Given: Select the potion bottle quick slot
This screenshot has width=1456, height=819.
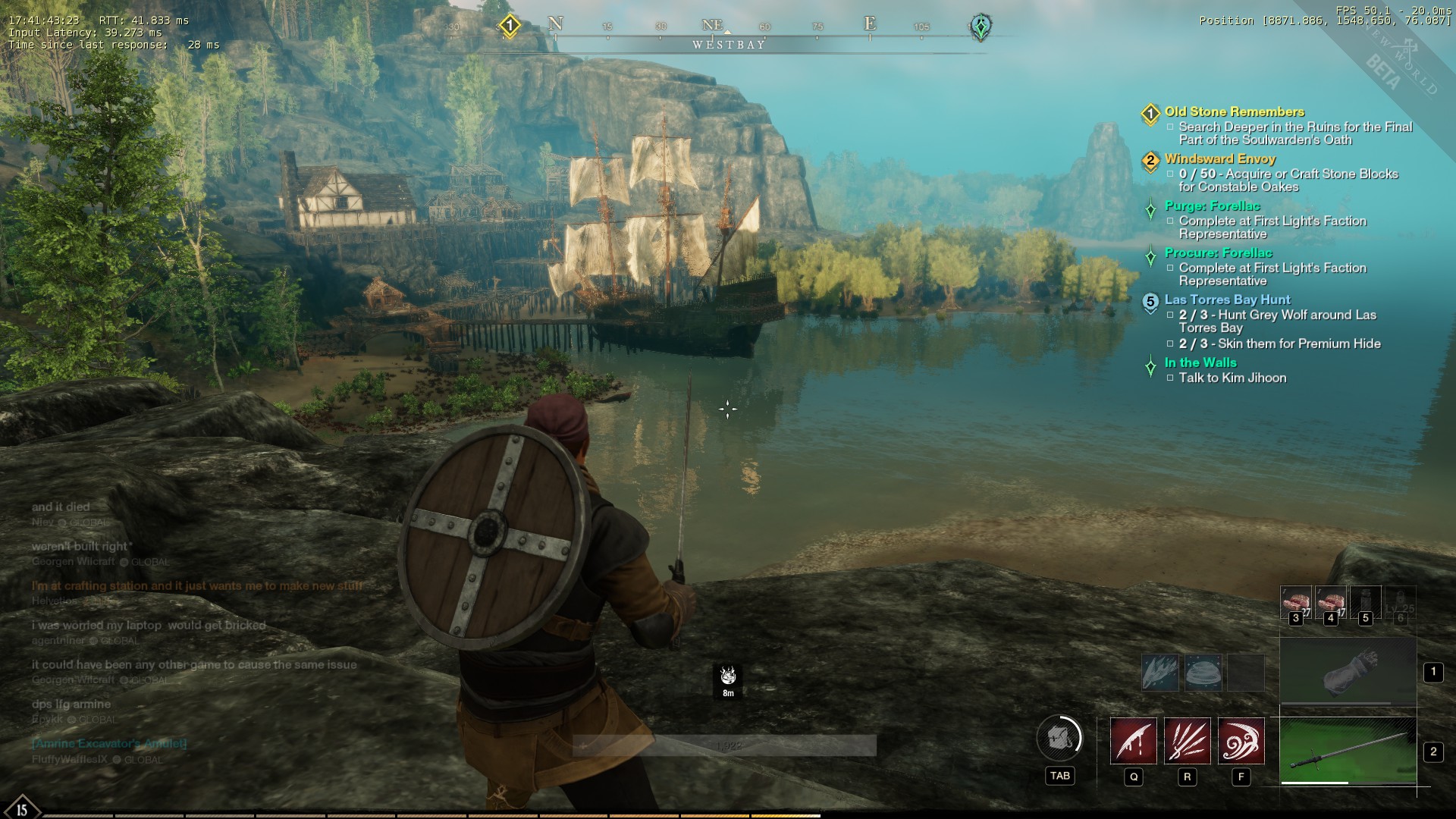Looking at the screenshot, I should click(1365, 603).
